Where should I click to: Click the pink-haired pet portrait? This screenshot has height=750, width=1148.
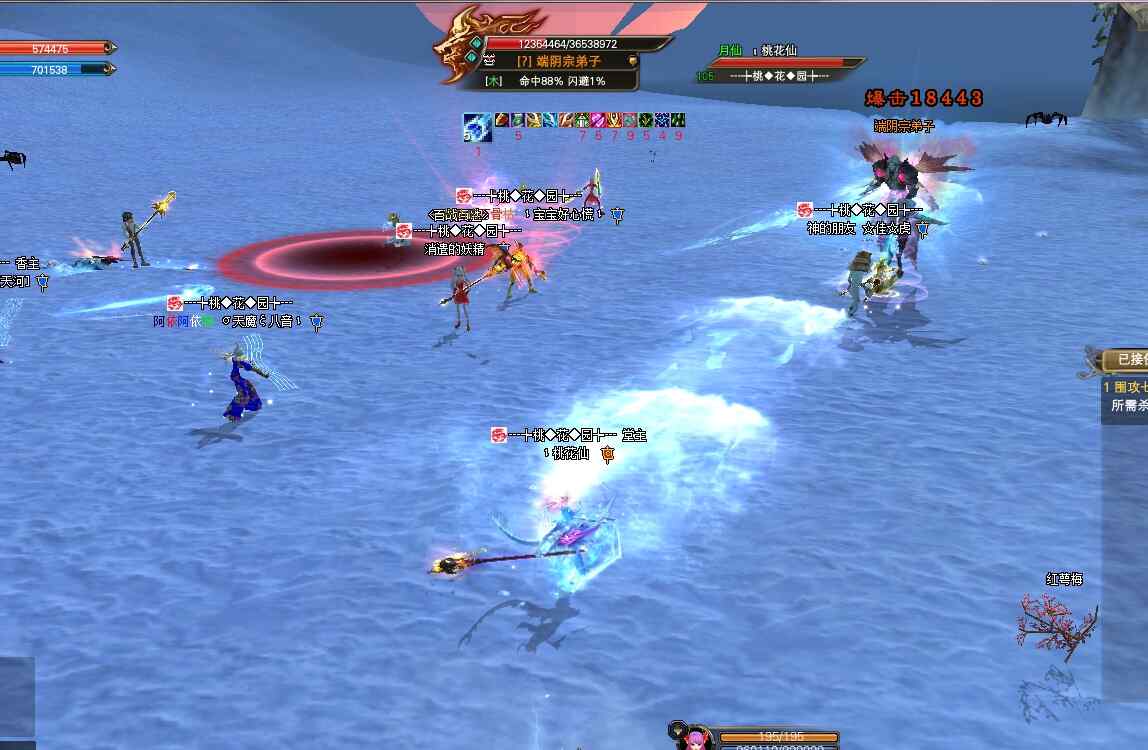(692, 739)
